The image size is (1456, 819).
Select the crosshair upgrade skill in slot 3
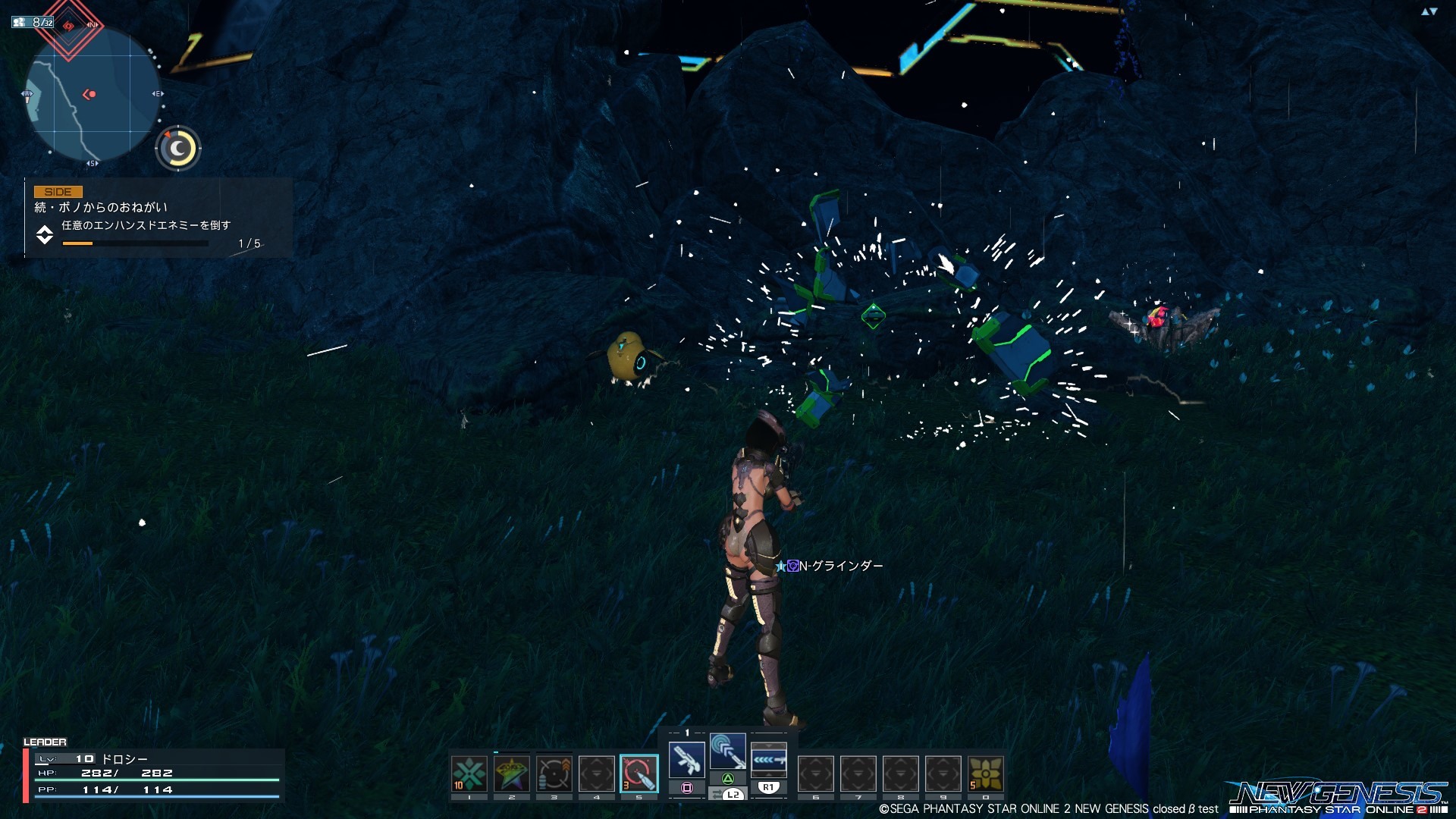[554, 774]
